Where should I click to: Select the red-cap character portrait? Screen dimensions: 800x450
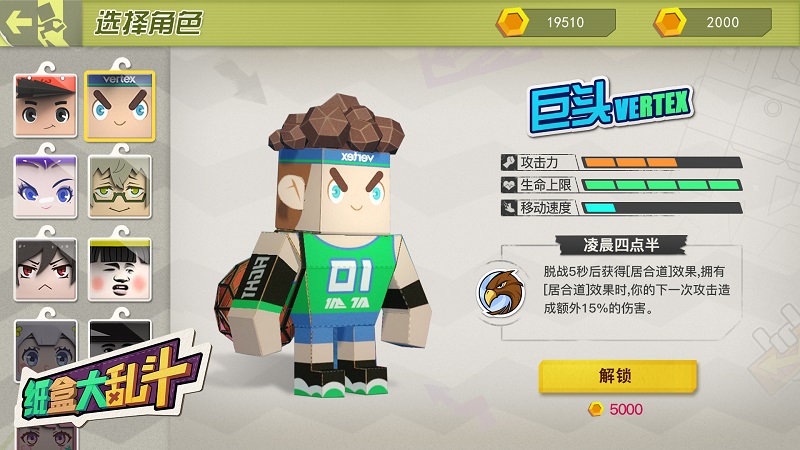(45, 104)
